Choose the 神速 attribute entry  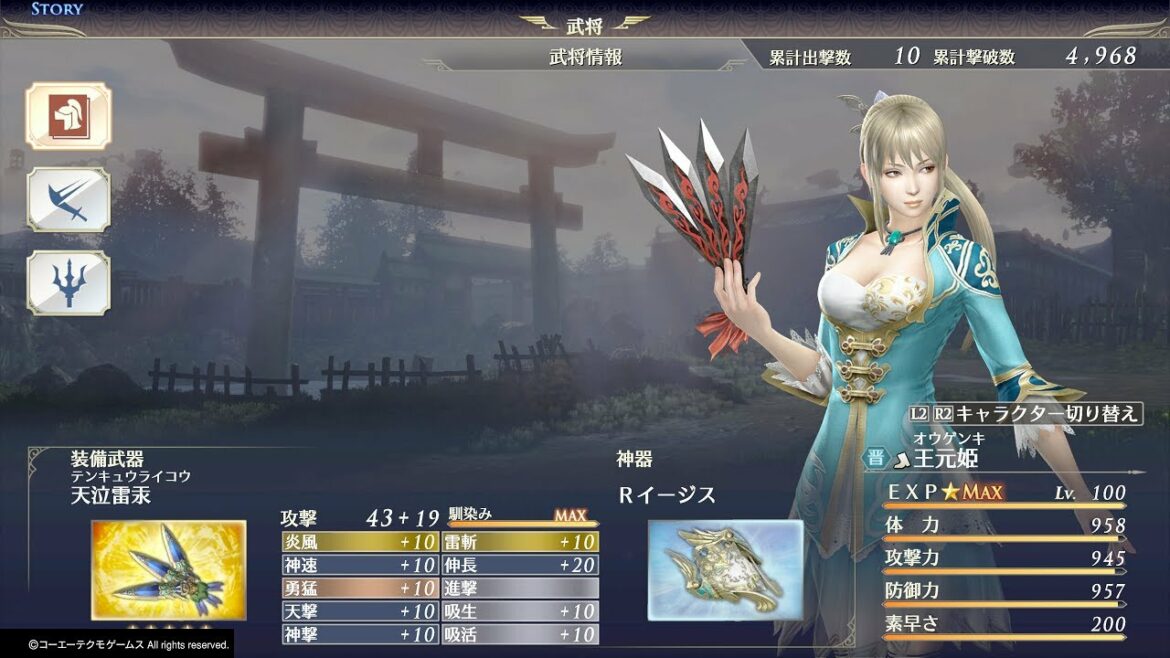coord(360,565)
